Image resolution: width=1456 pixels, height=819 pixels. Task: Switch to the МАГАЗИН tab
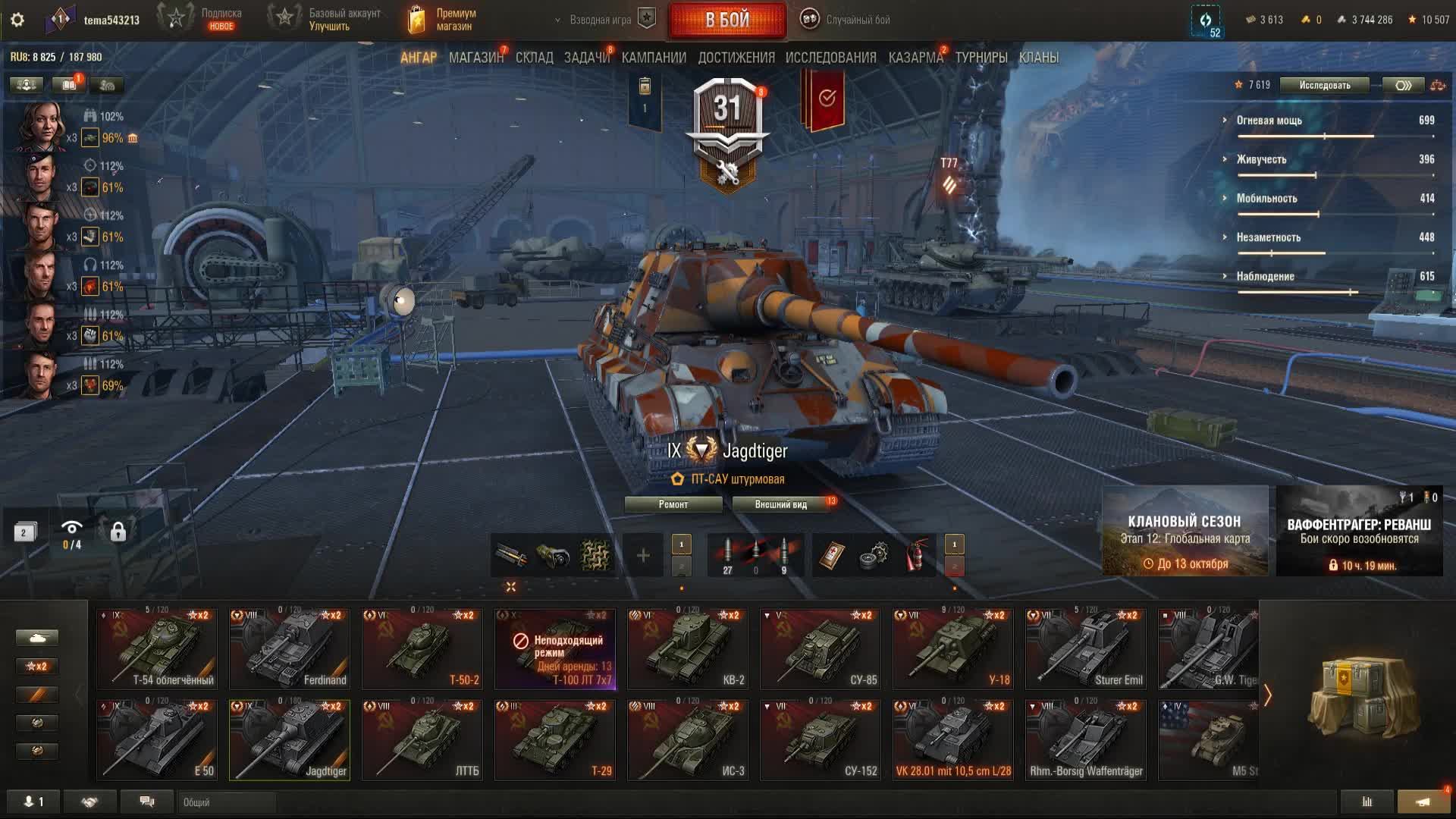(x=475, y=58)
